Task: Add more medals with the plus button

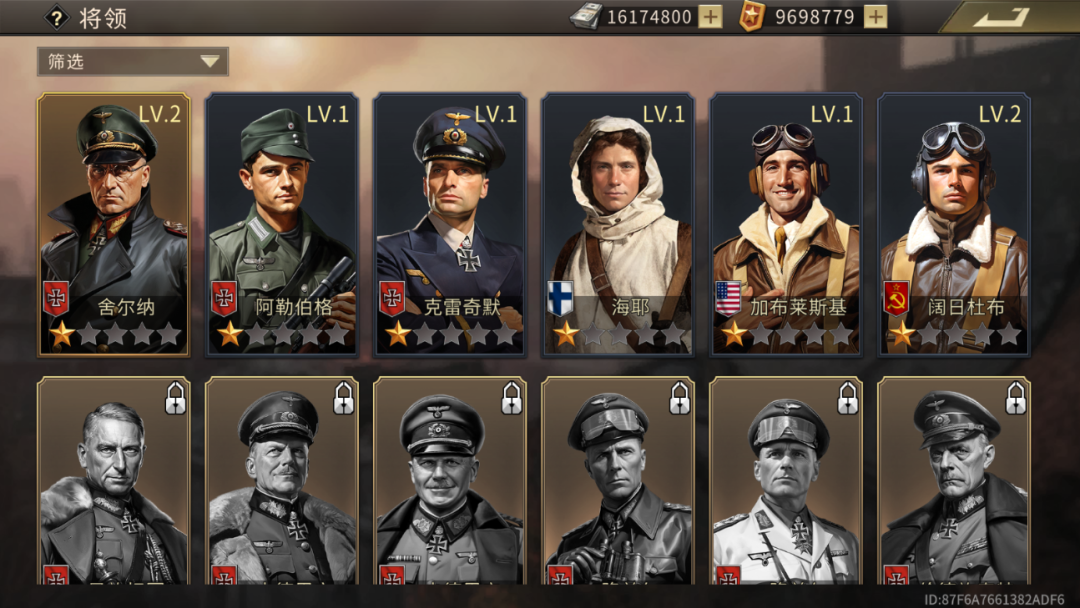Action: (x=875, y=17)
